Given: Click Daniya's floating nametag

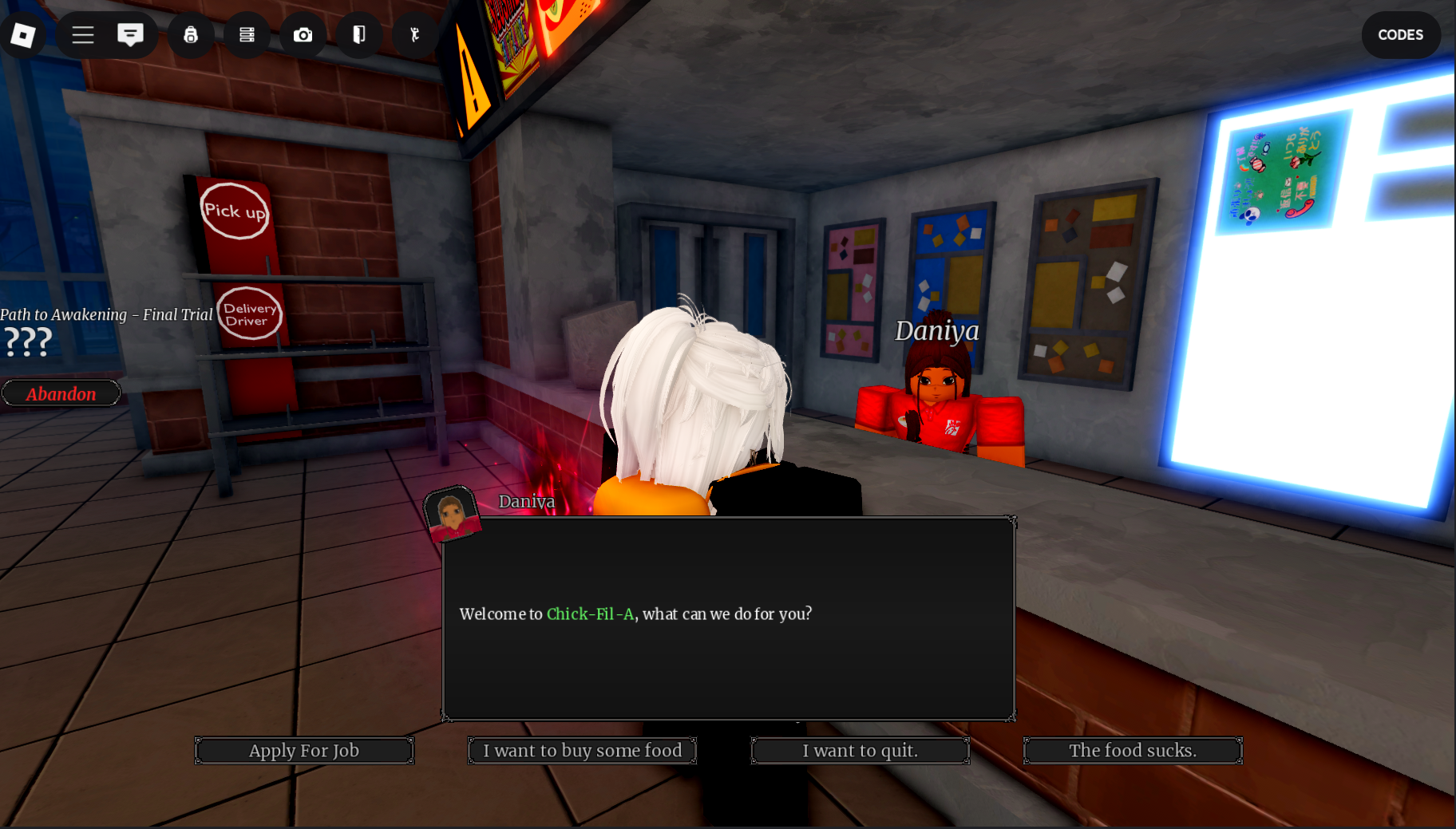Looking at the screenshot, I should point(936,330).
